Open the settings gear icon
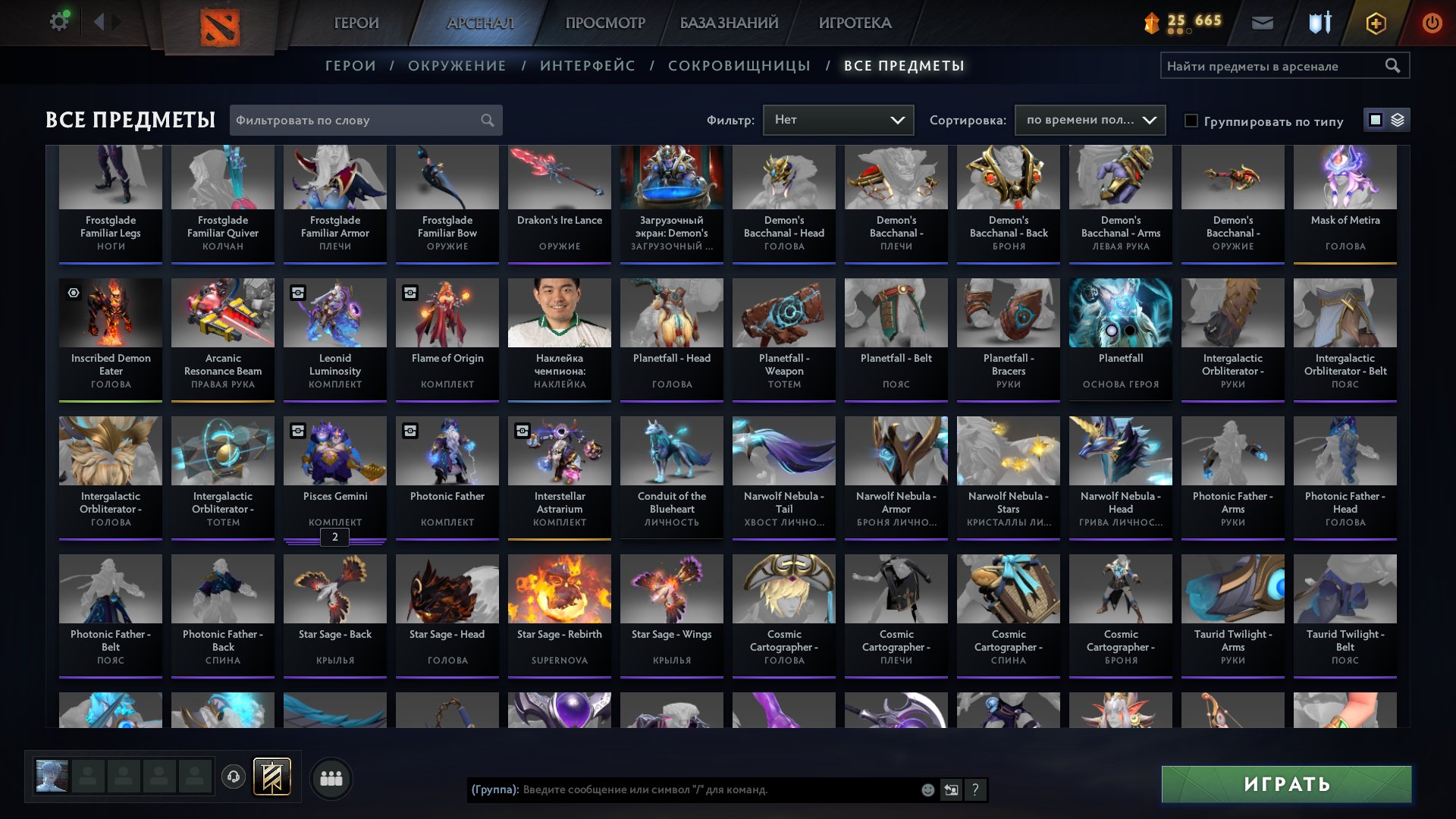This screenshot has width=1456, height=819. 58,20
